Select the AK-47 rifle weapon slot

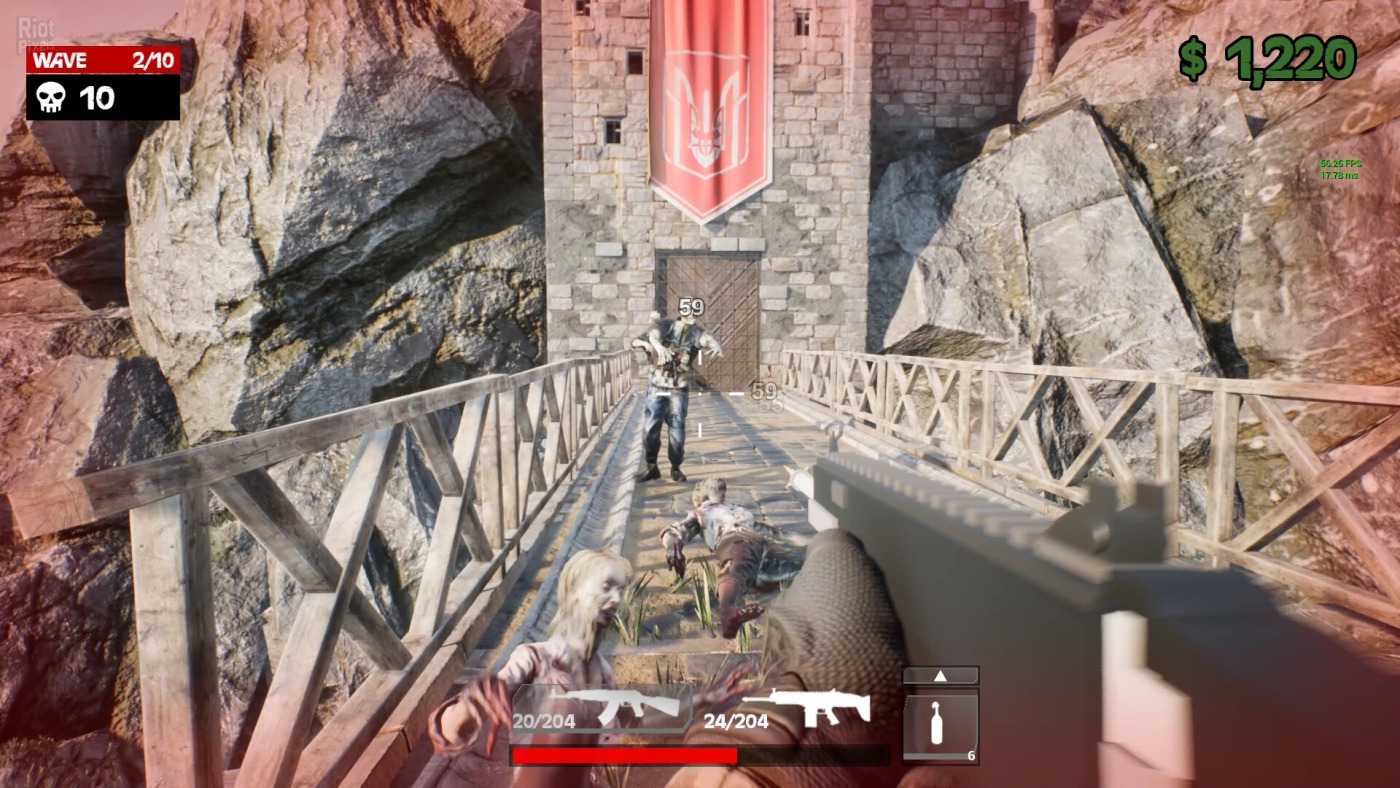pyautogui.click(x=600, y=708)
